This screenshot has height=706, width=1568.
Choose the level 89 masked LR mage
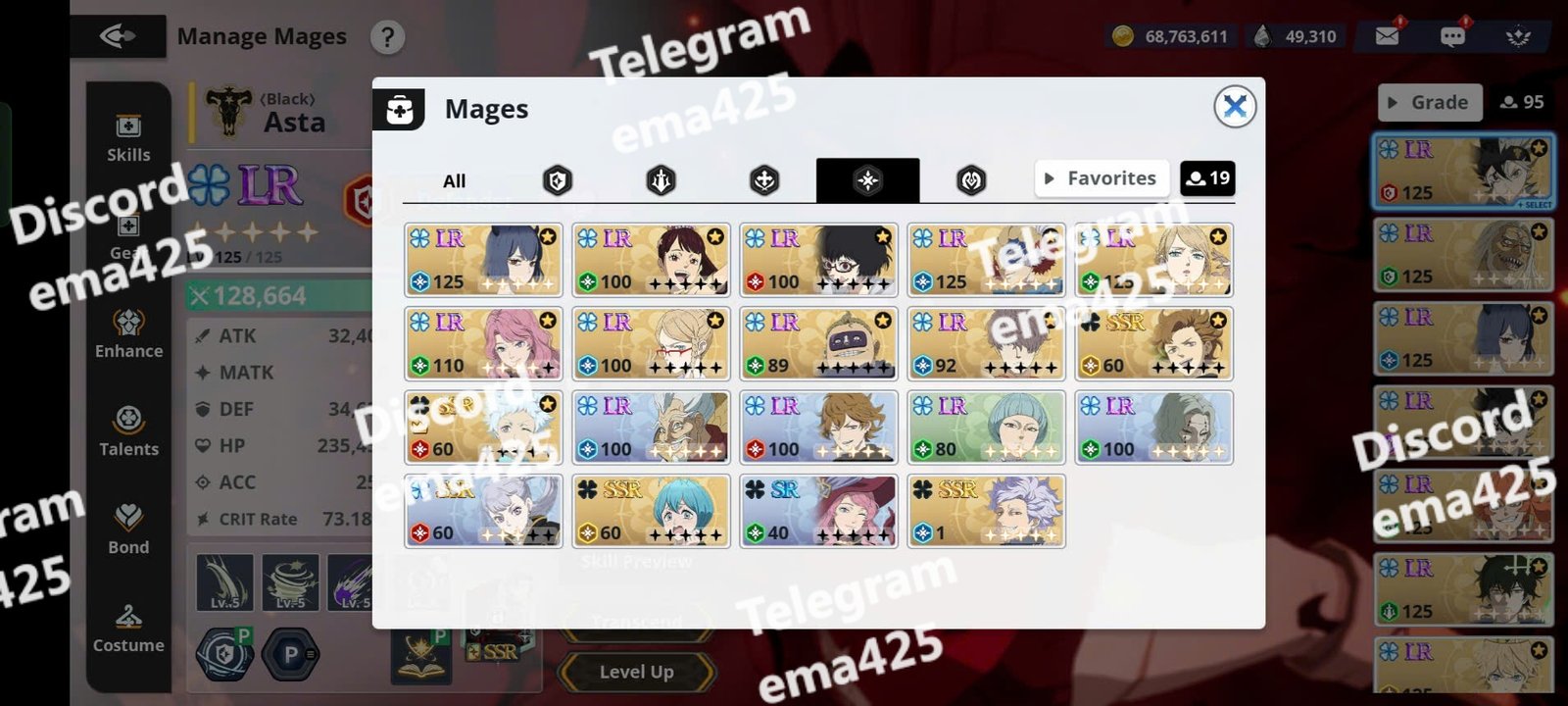coord(818,343)
